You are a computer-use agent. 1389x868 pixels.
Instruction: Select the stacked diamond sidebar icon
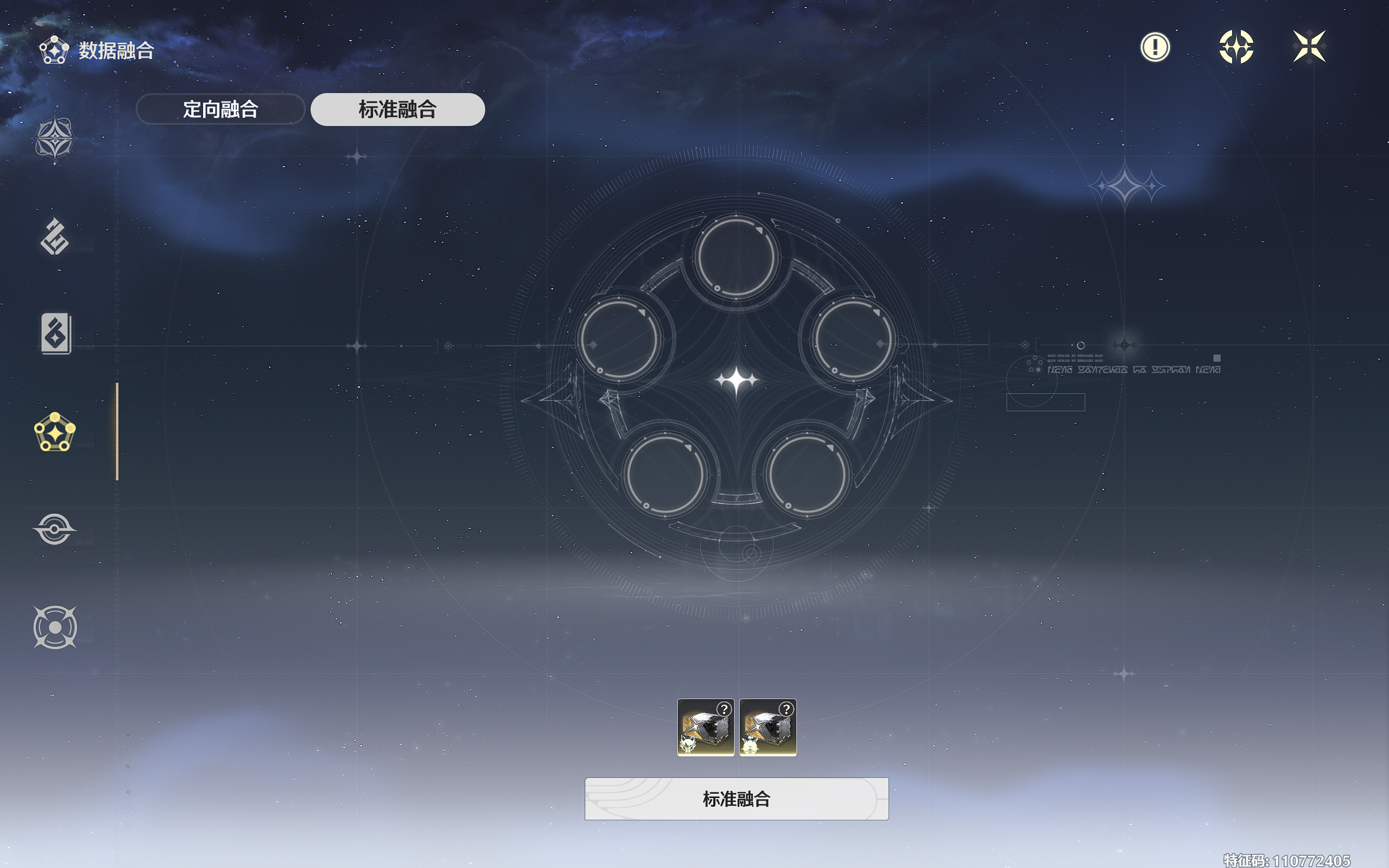tap(54, 236)
